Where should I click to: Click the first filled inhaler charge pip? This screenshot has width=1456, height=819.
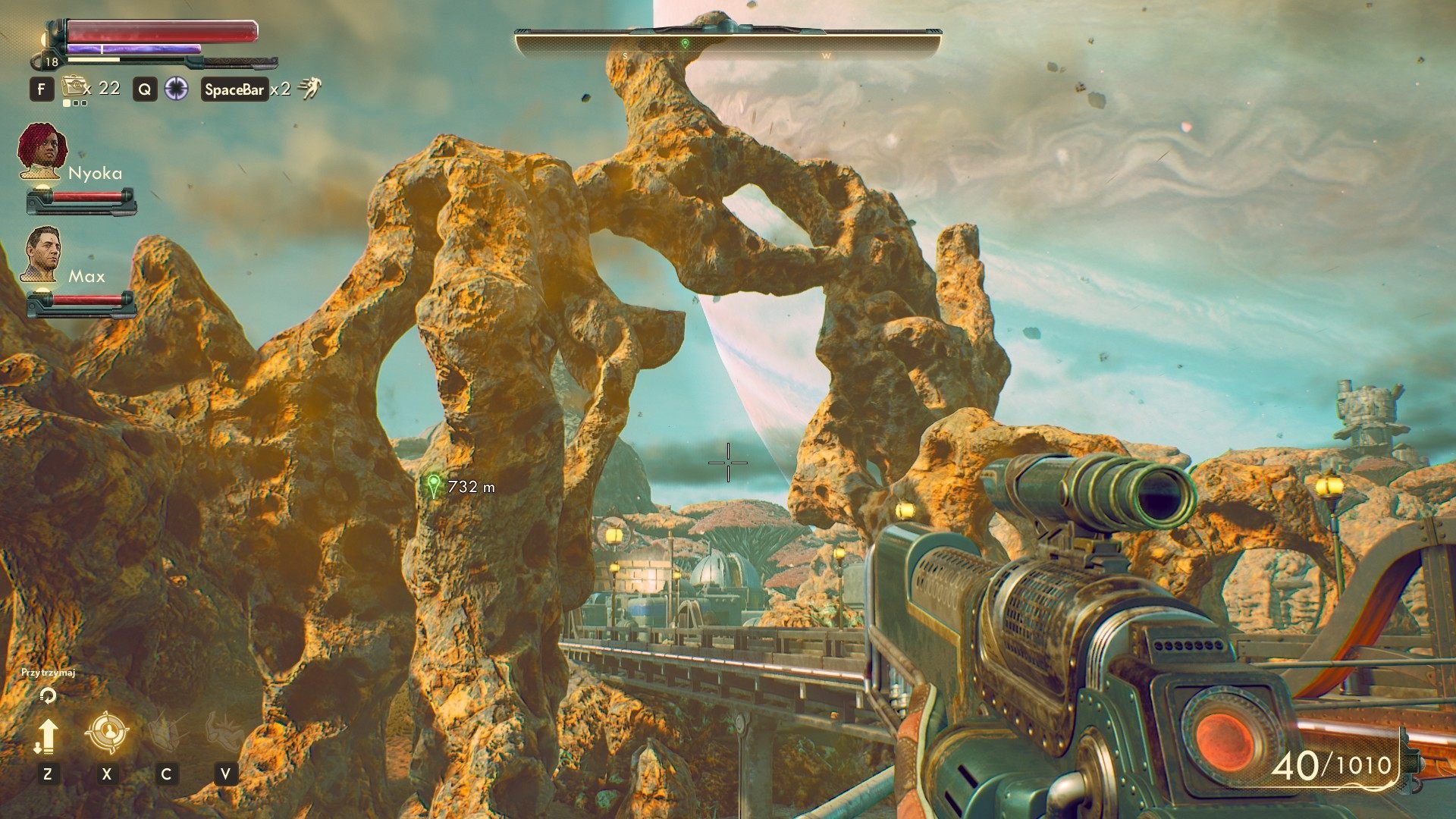tap(67, 103)
